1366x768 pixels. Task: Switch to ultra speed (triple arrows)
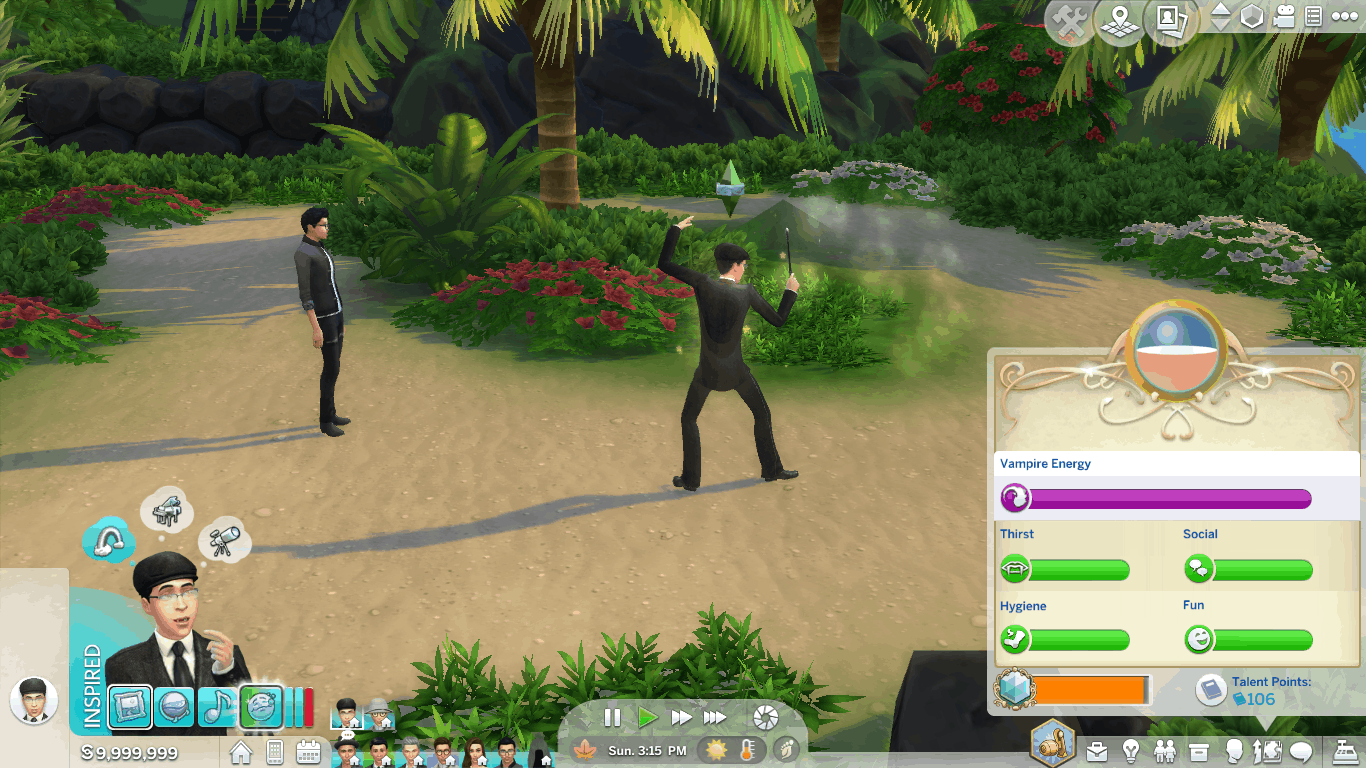715,717
